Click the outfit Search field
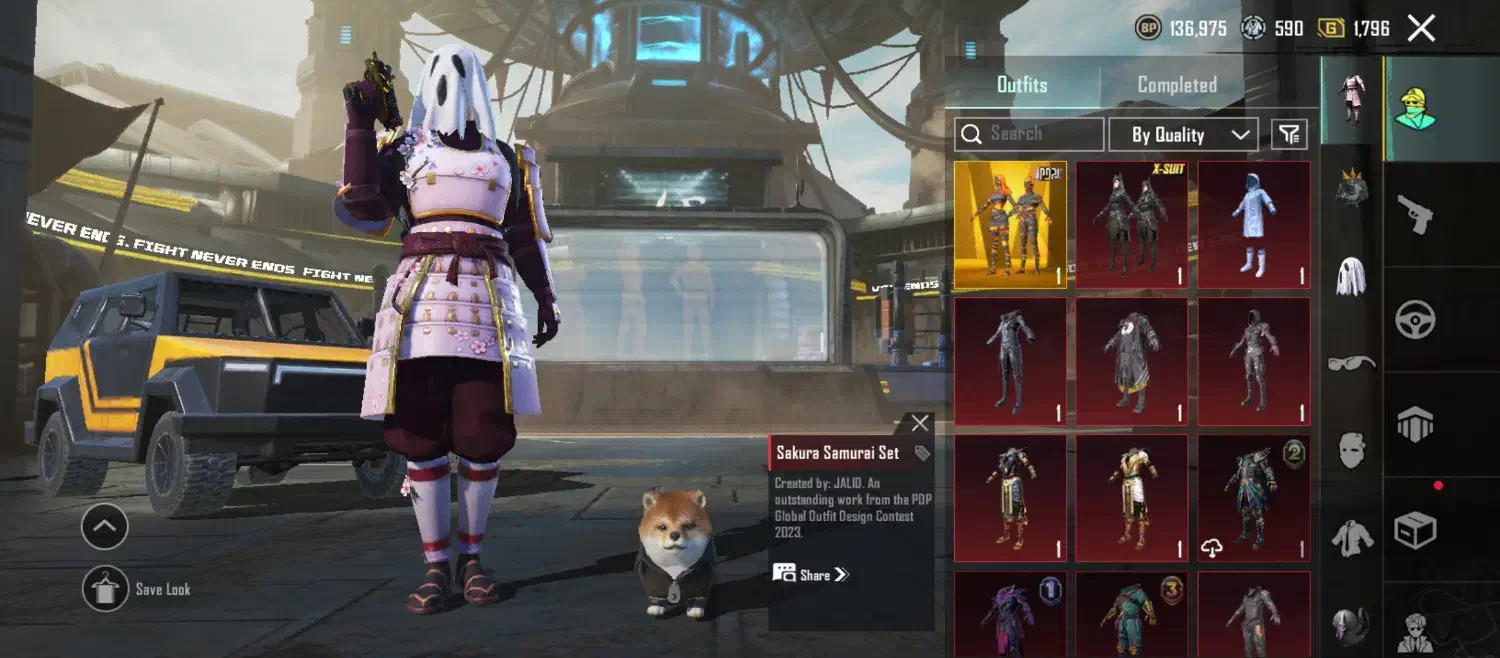 tap(1030, 134)
